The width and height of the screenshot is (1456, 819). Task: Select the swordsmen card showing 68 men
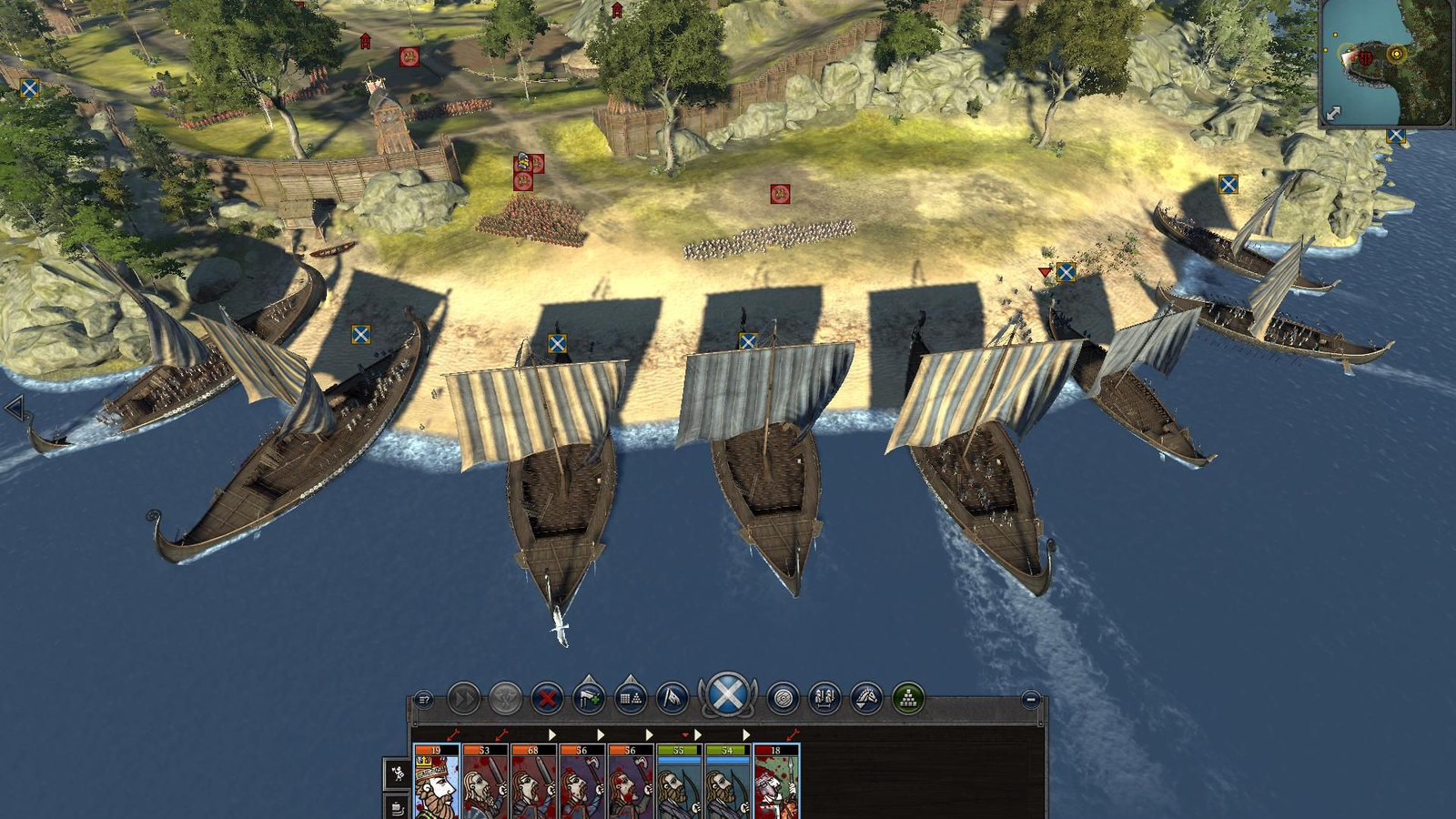tap(533, 783)
